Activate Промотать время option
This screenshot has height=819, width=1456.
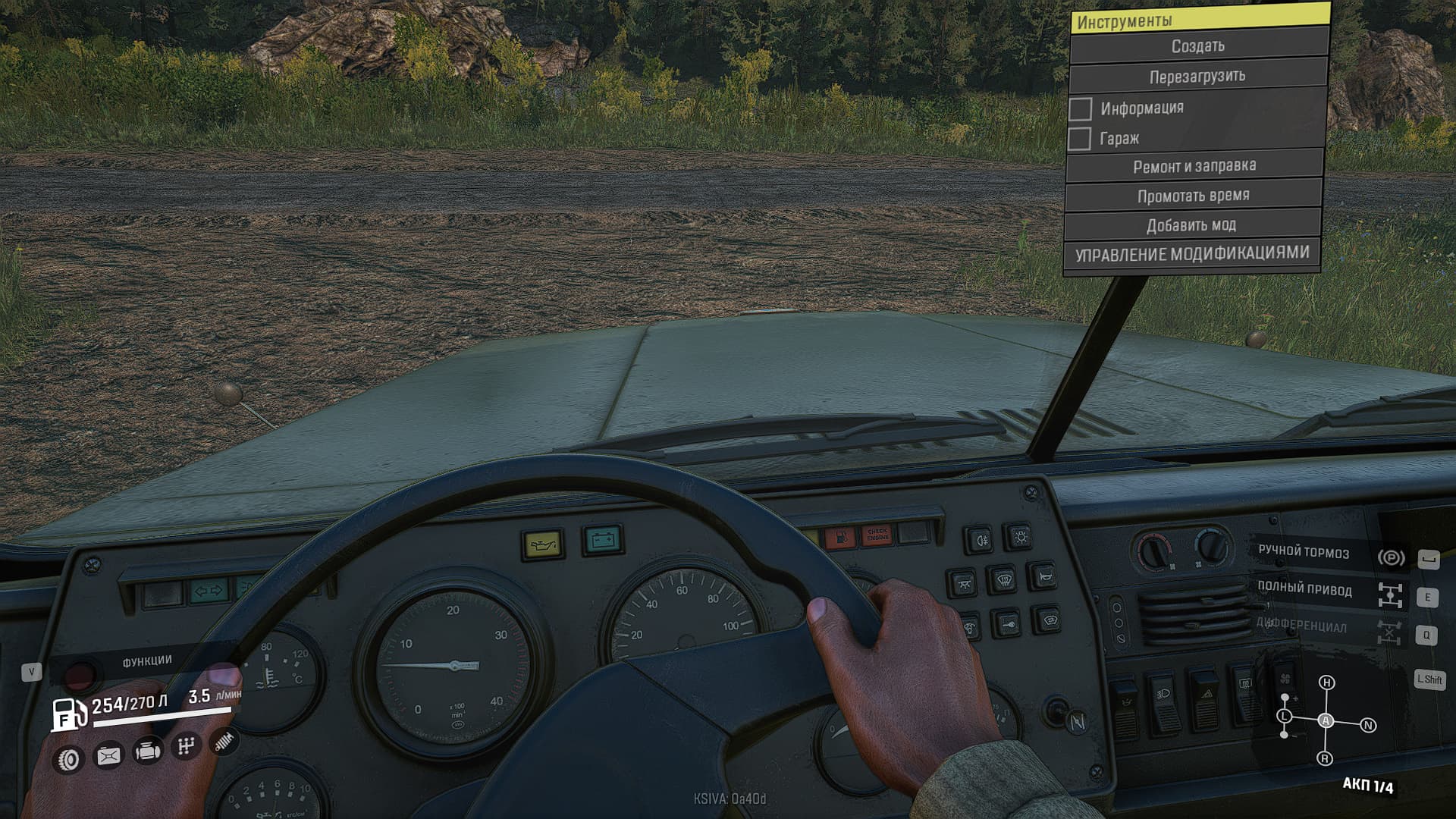[1193, 196]
